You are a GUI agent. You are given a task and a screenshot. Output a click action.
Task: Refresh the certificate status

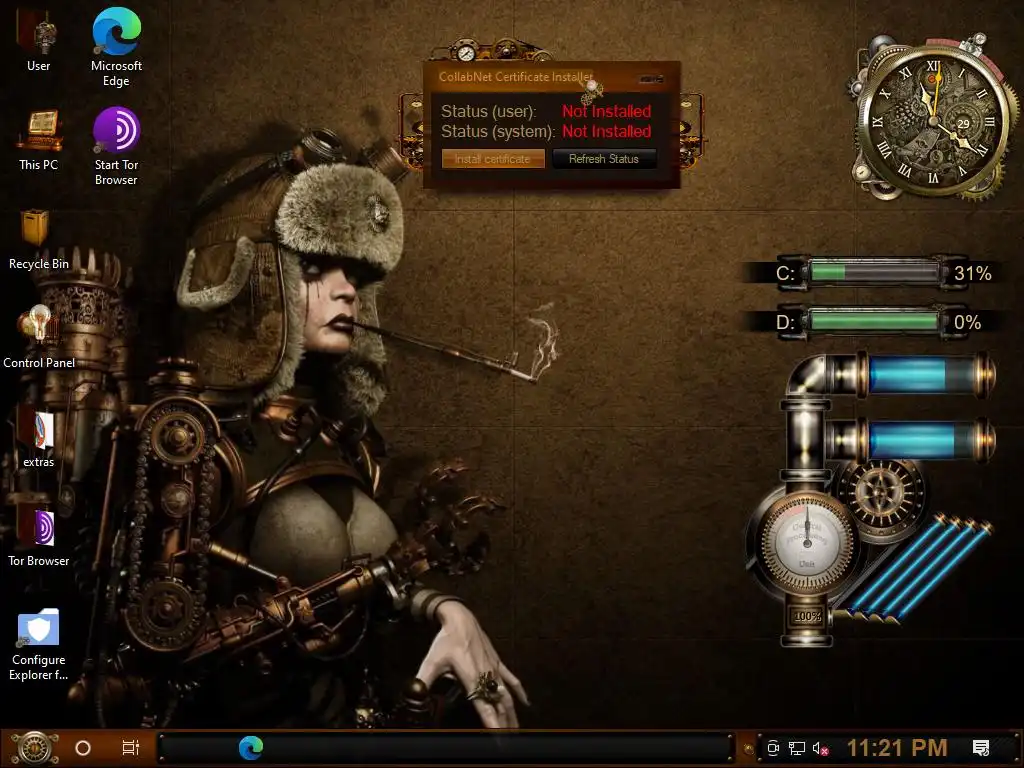(603, 159)
